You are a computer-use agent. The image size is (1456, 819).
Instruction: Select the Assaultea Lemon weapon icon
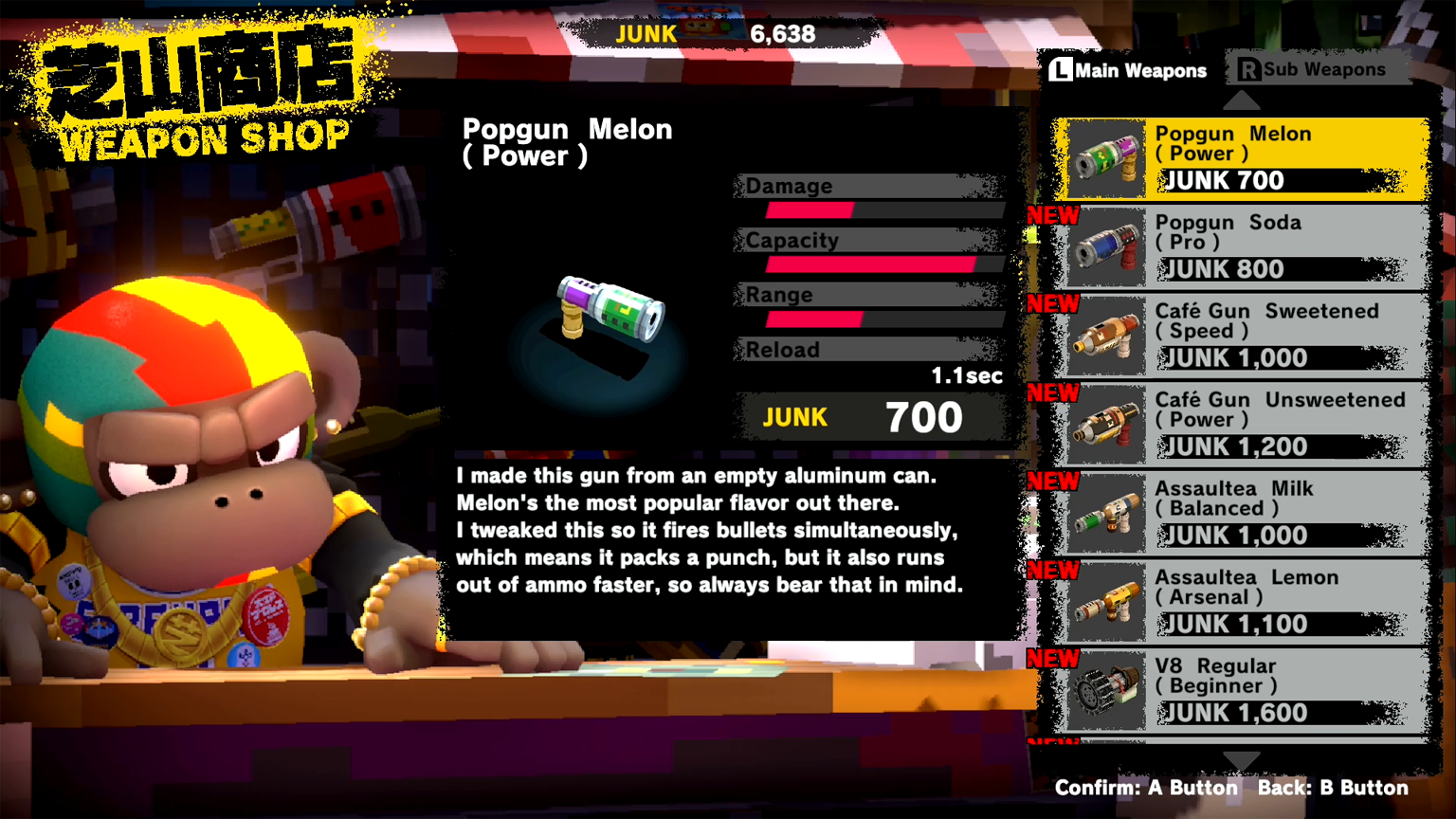[x=1105, y=599]
